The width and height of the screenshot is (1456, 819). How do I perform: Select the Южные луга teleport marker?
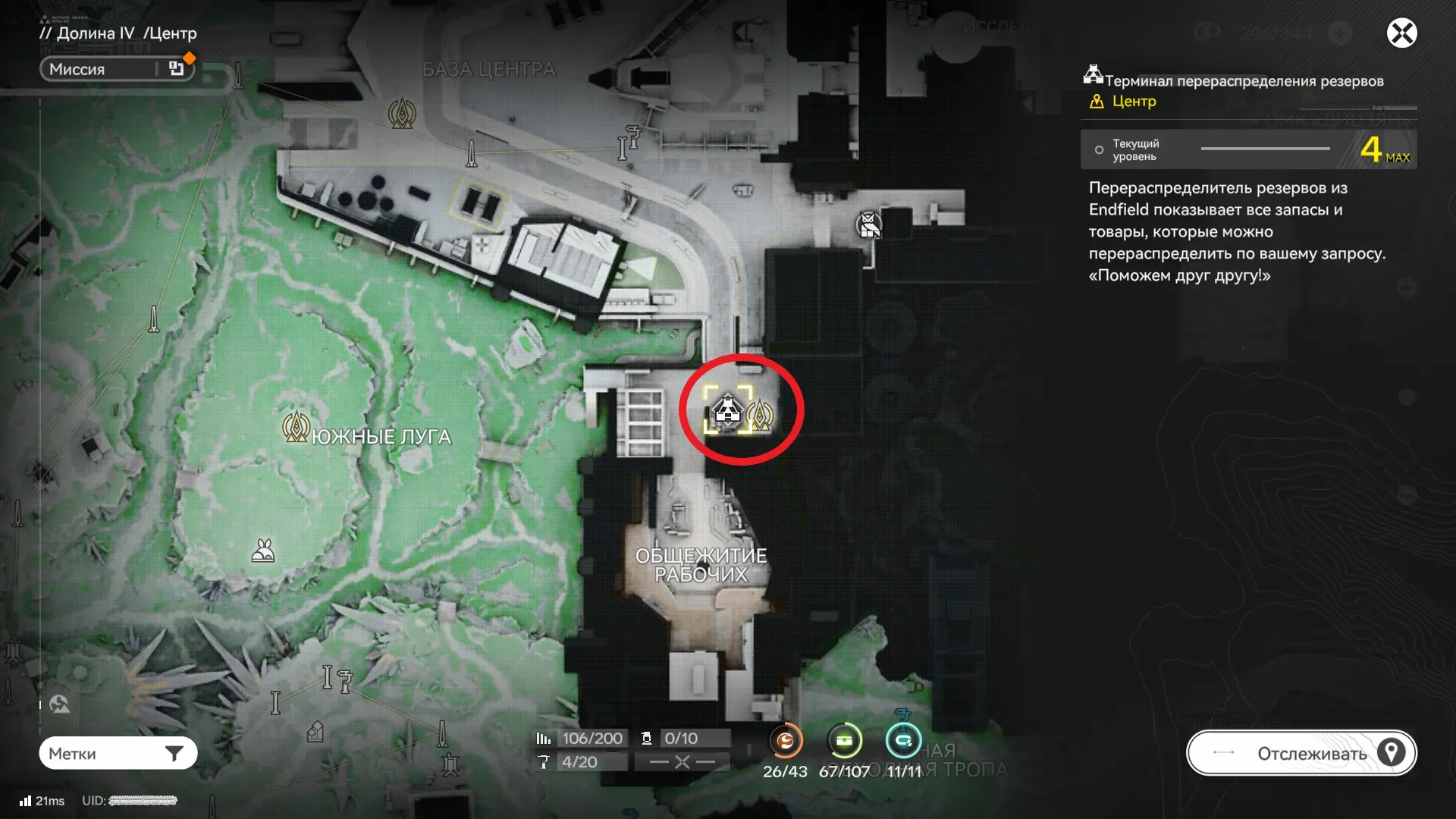[295, 428]
